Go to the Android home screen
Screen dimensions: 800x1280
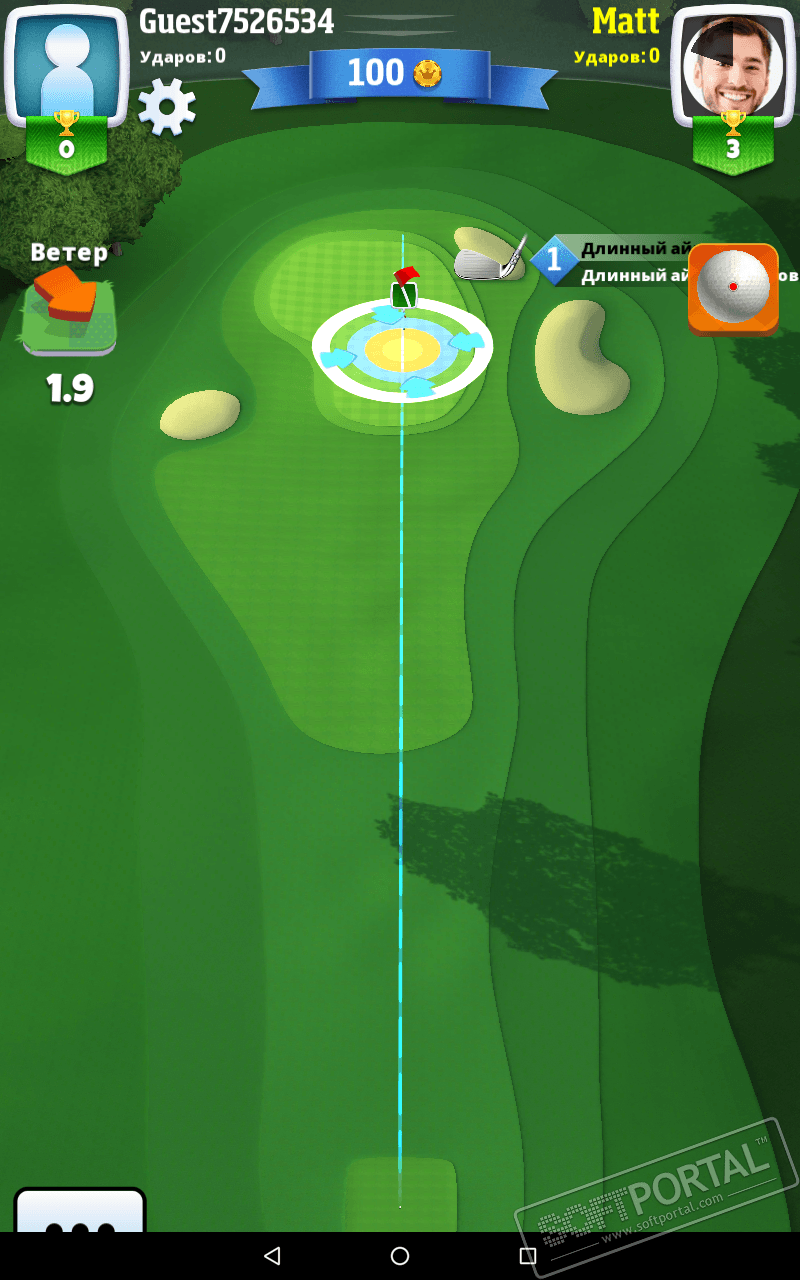400,1256
